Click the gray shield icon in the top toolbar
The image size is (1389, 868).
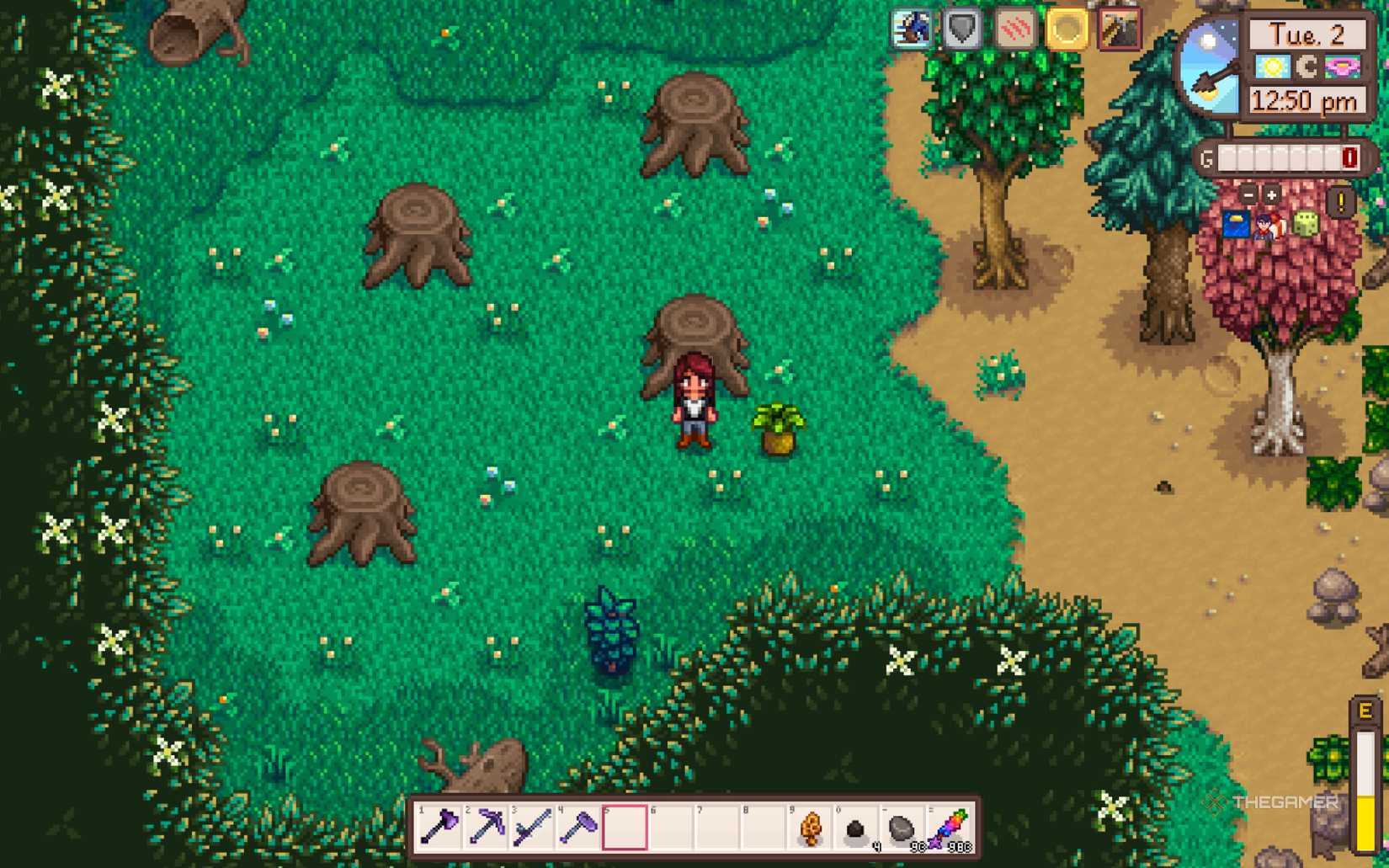coord(962,28)
